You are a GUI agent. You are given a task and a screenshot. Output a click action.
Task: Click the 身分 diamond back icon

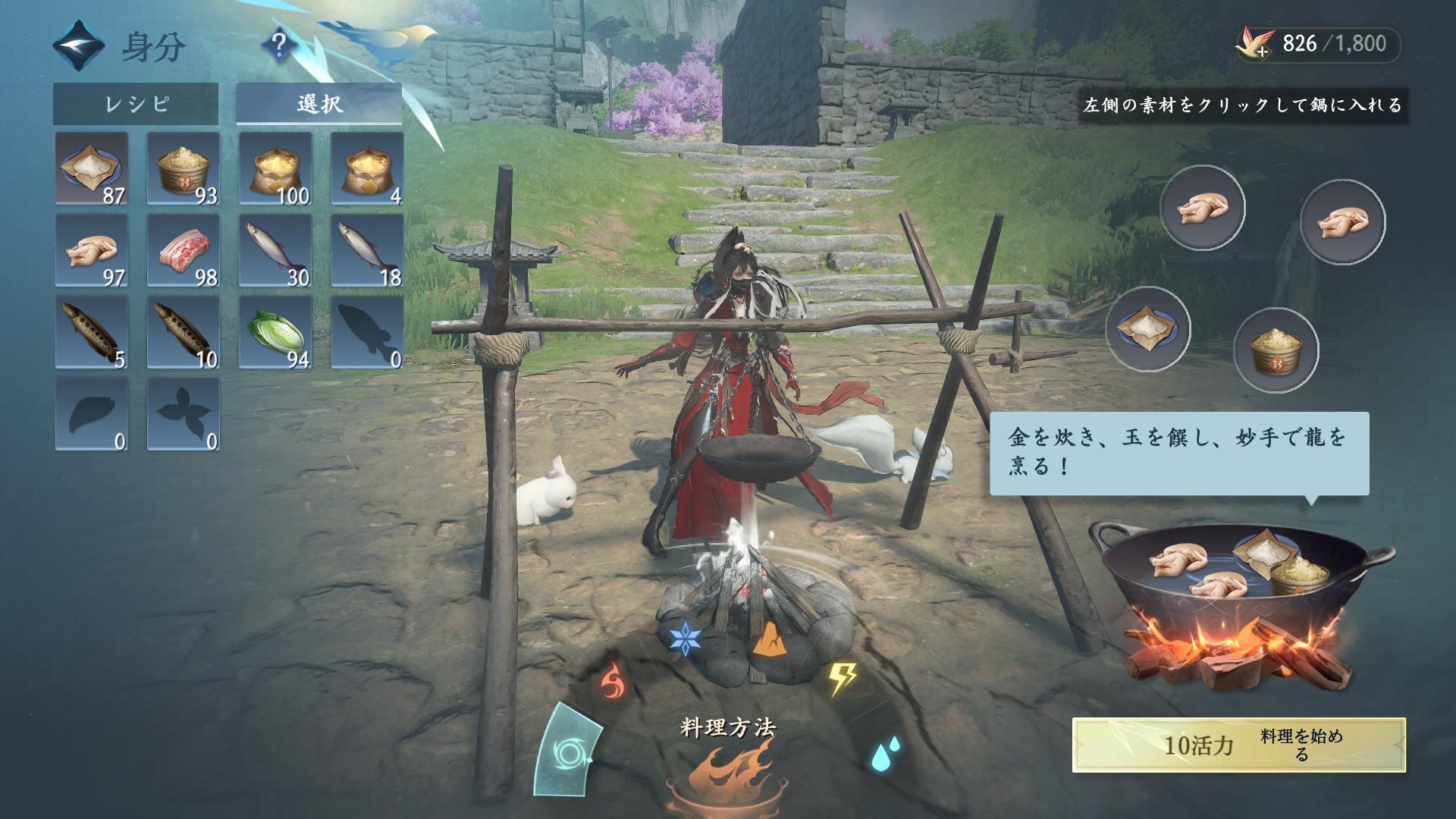click(x=79, y=47)
